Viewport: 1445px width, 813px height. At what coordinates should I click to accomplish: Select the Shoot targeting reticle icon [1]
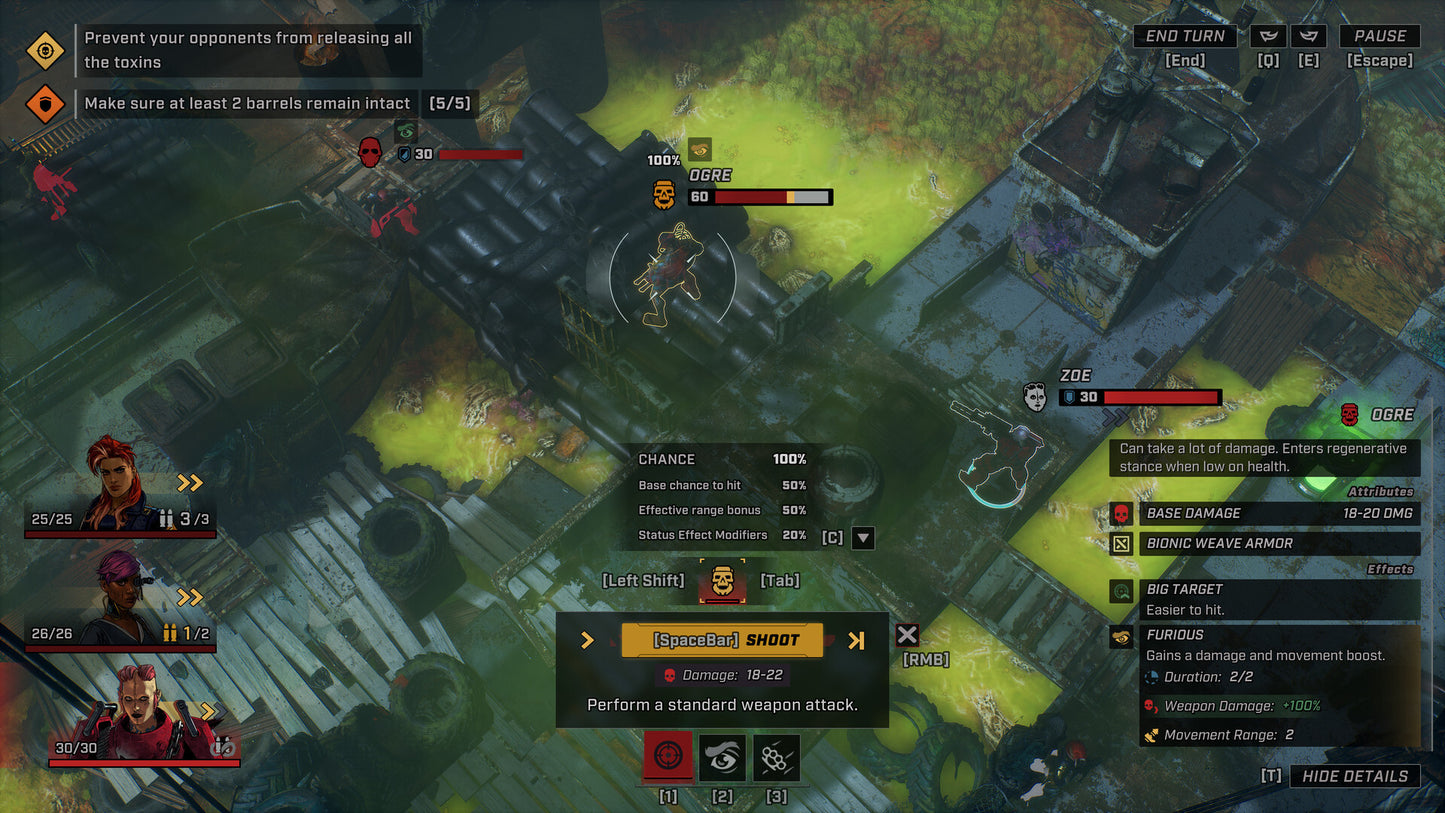click(x=668, y=758)
